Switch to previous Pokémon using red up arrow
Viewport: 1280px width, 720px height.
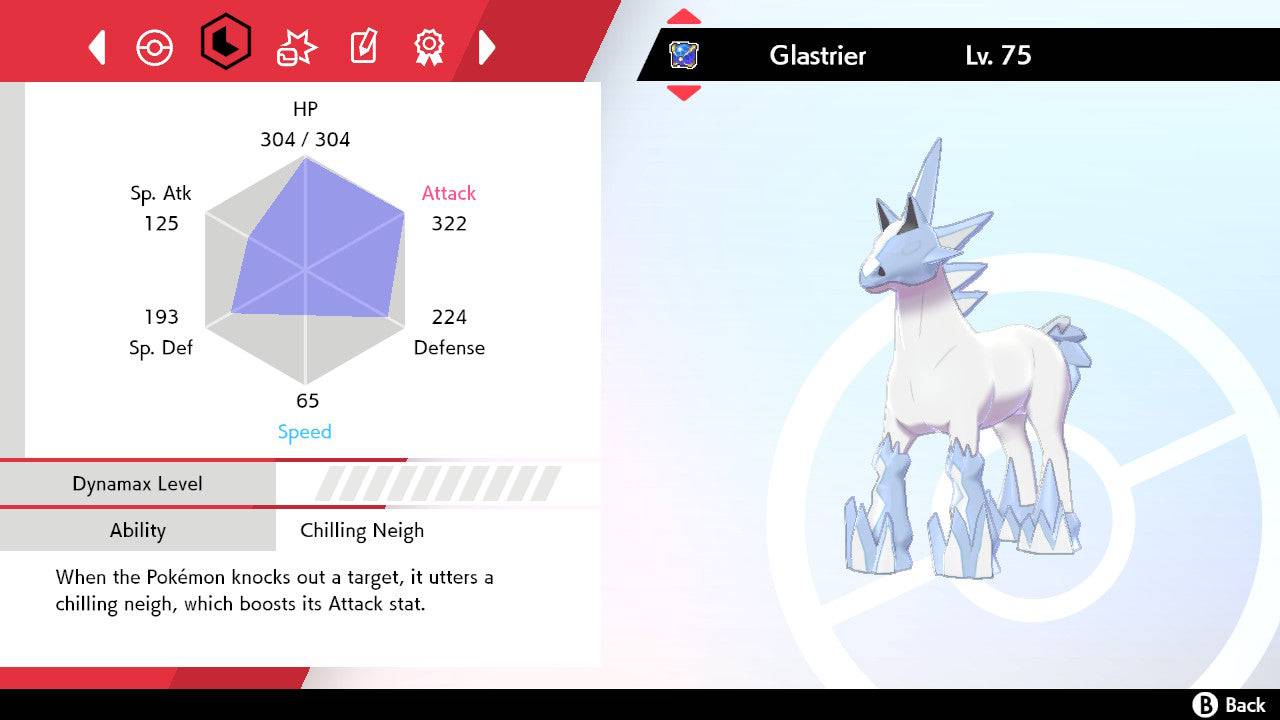coord(684,17)
